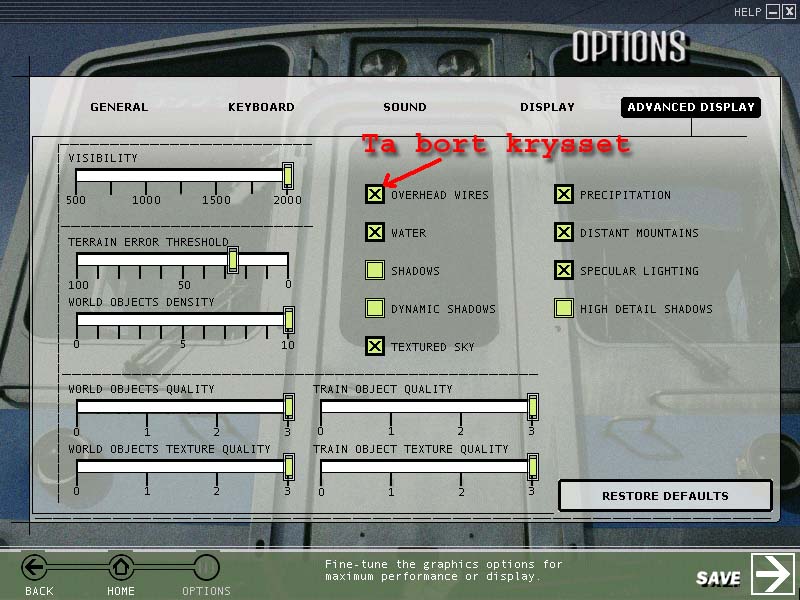
Task: Go back using the Back arrow
Action: point(36,569)
